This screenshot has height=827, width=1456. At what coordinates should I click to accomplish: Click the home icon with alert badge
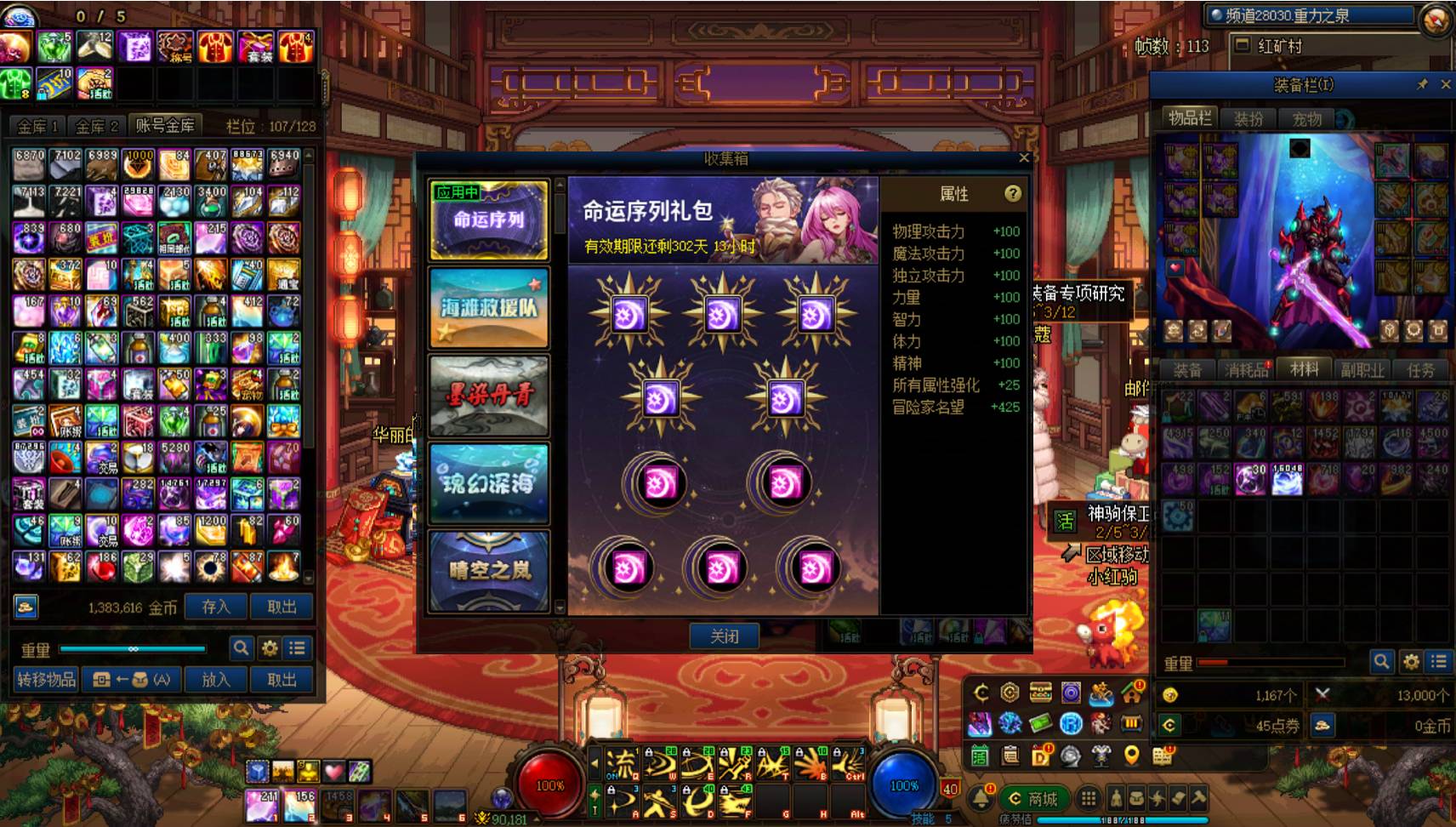tap(1129, 692)
